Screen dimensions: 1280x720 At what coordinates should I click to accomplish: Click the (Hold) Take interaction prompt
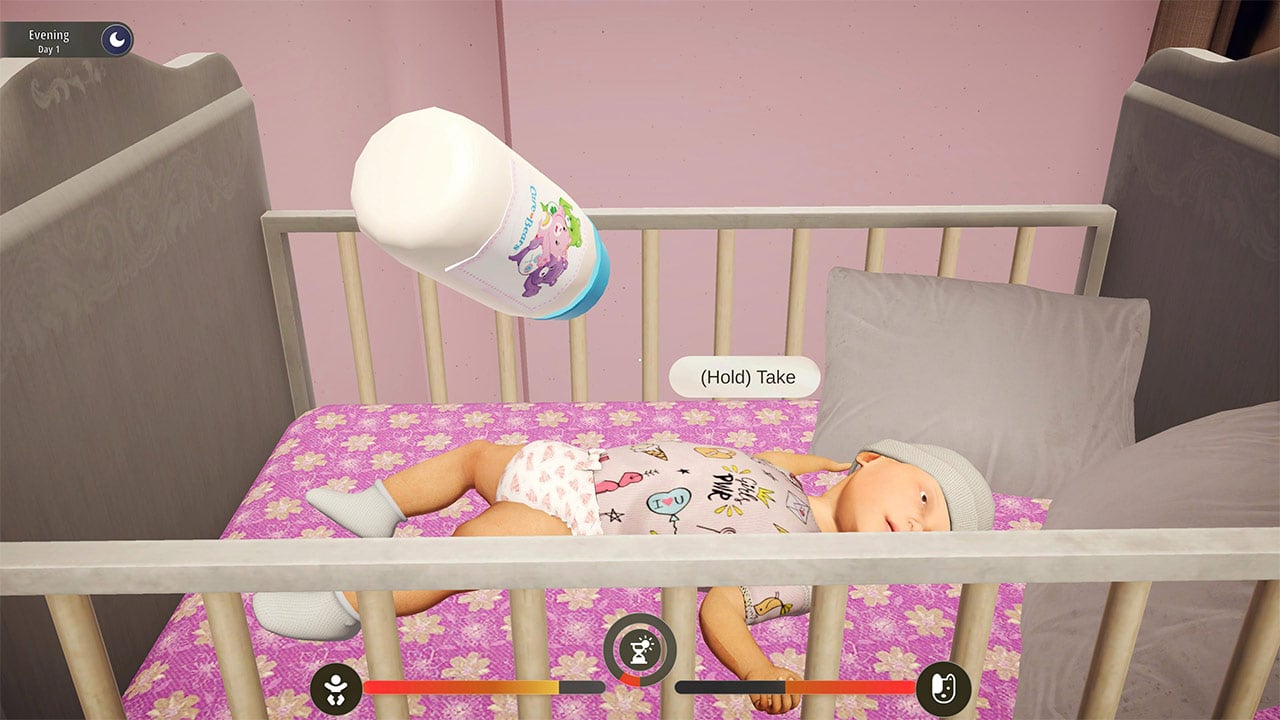click(745, 377)
